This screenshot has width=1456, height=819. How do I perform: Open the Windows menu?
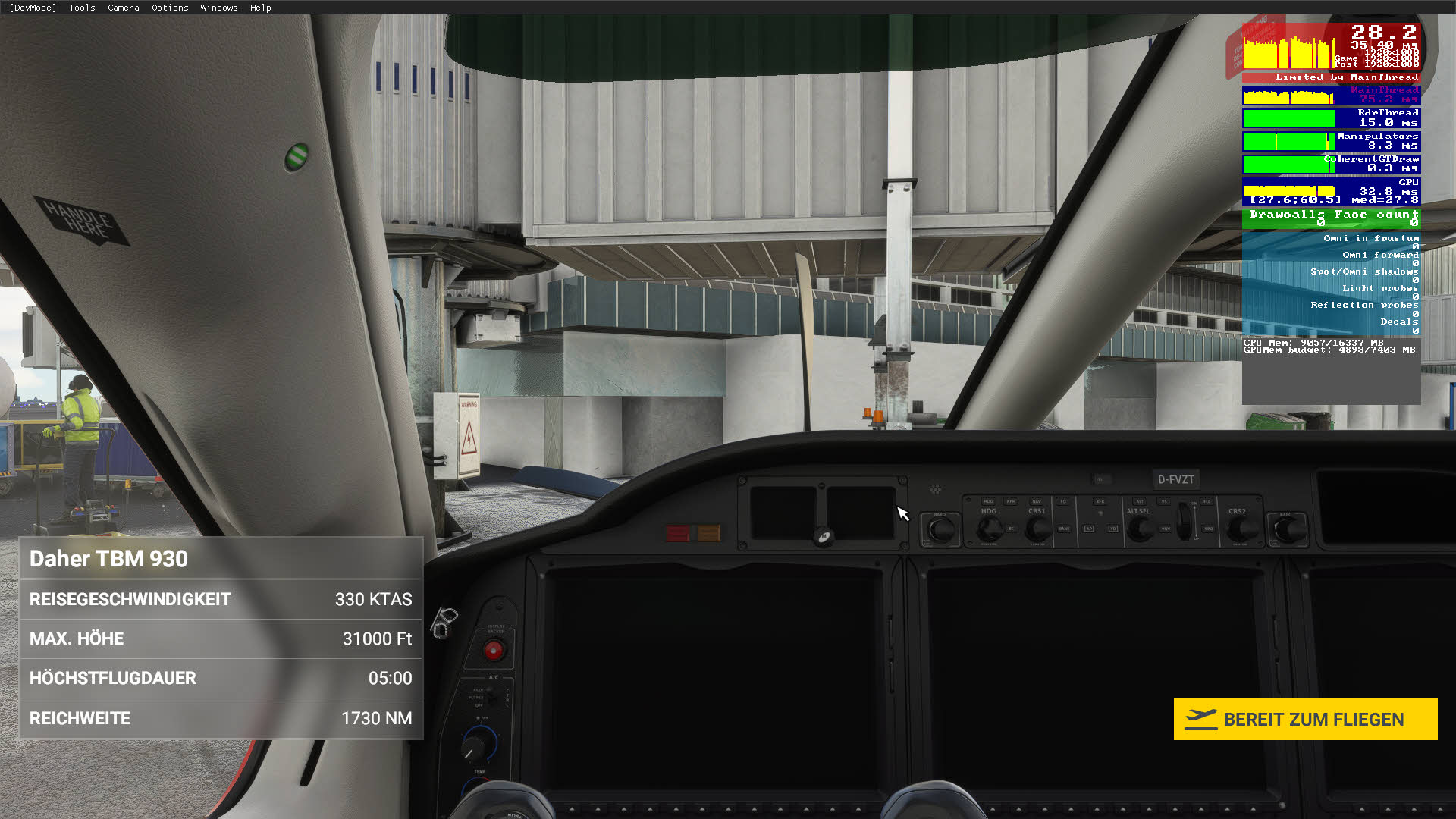click(218, 8)
